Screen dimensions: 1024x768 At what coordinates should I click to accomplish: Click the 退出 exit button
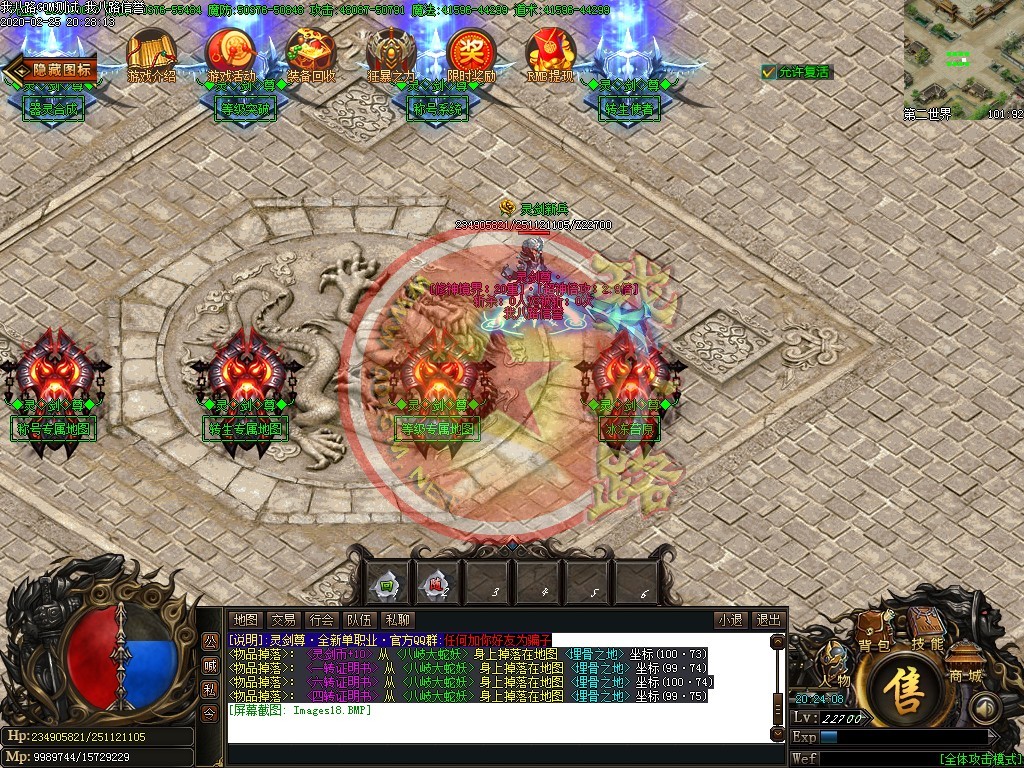click(767, 620)
